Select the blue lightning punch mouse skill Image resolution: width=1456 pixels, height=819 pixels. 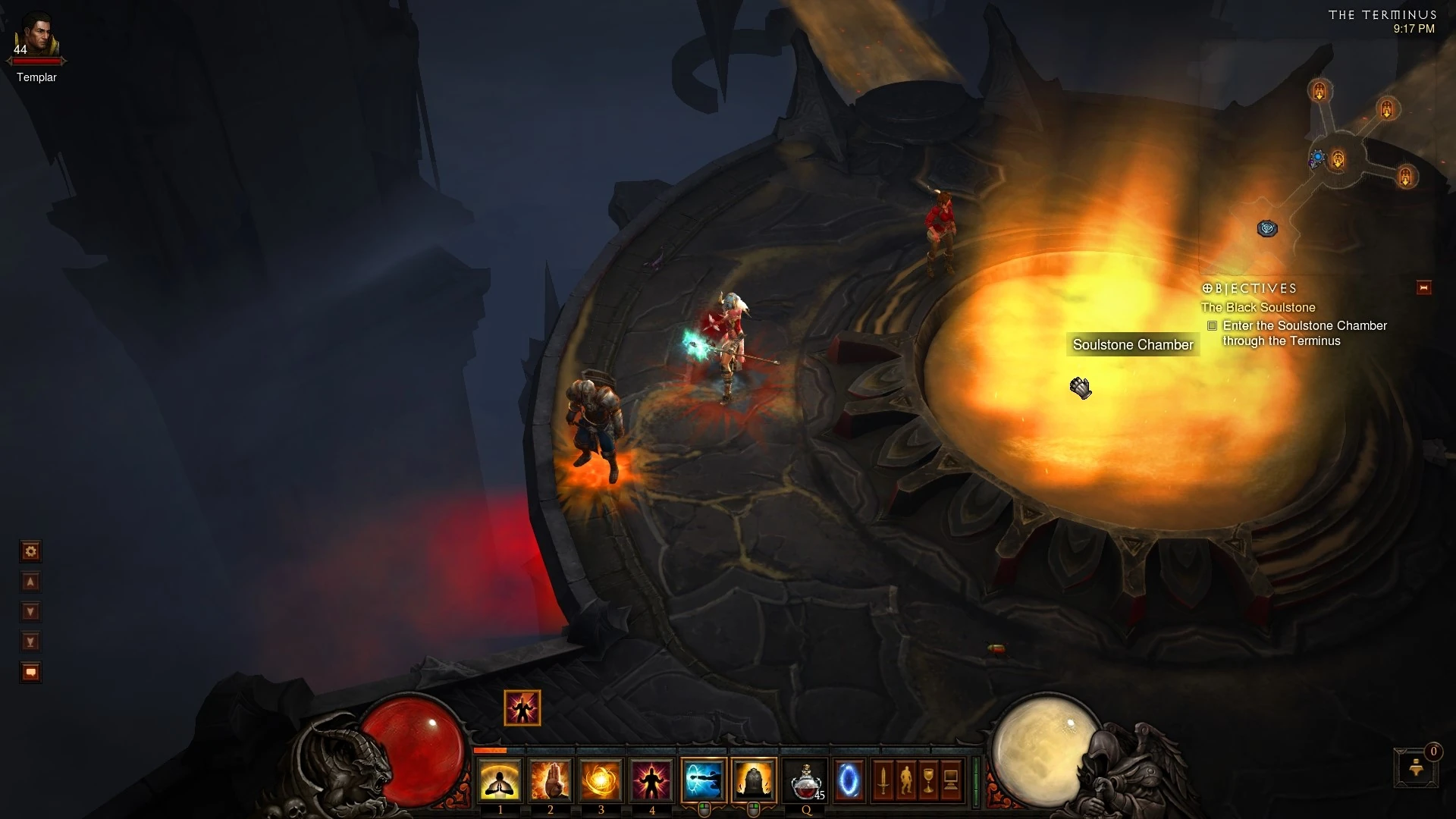(x=704, y=780)
